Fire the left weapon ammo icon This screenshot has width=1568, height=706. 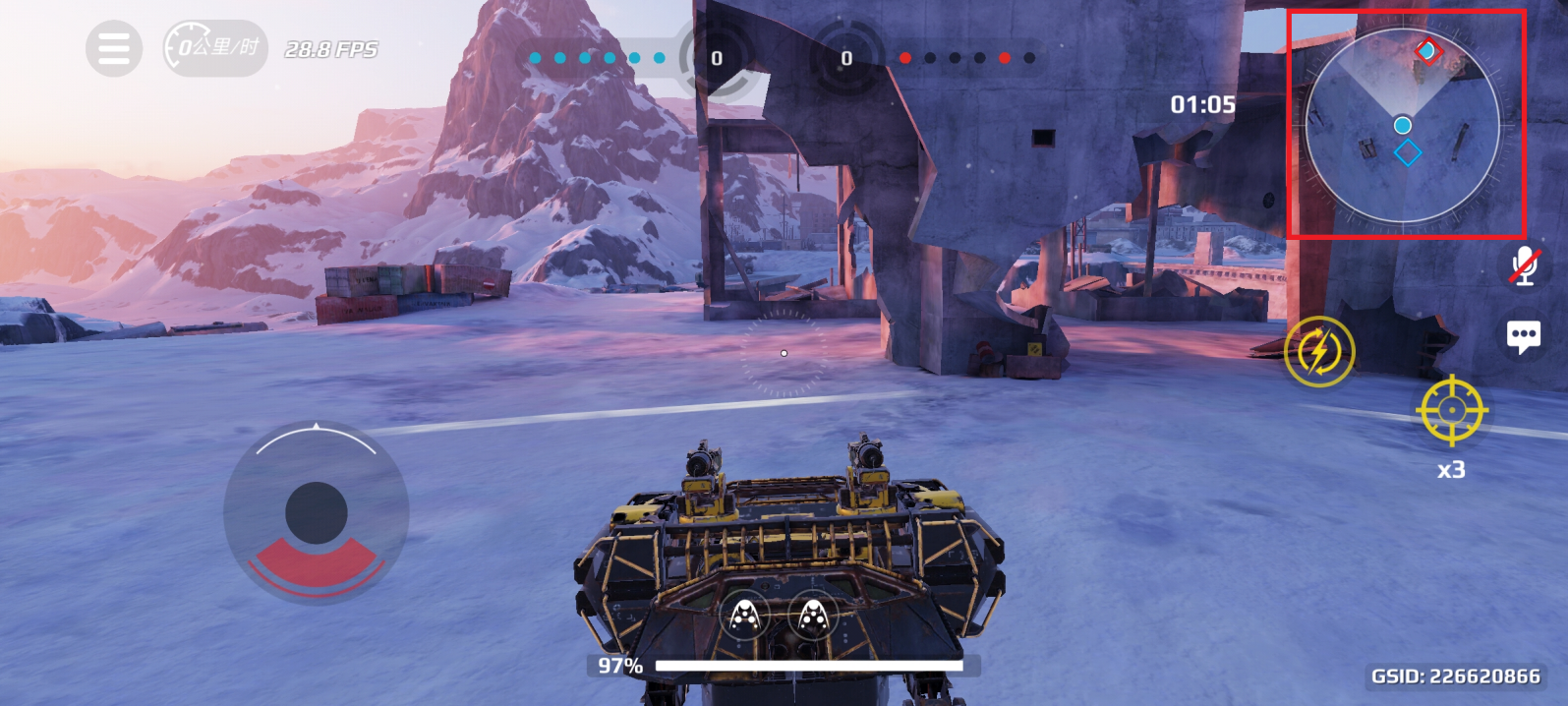click(x=746, y=618)
